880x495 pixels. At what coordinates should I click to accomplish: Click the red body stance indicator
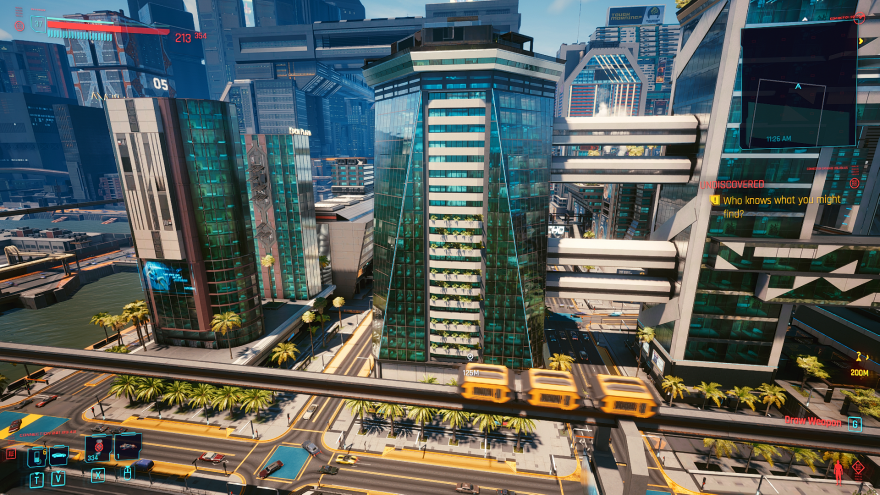(x=838, y=470)
